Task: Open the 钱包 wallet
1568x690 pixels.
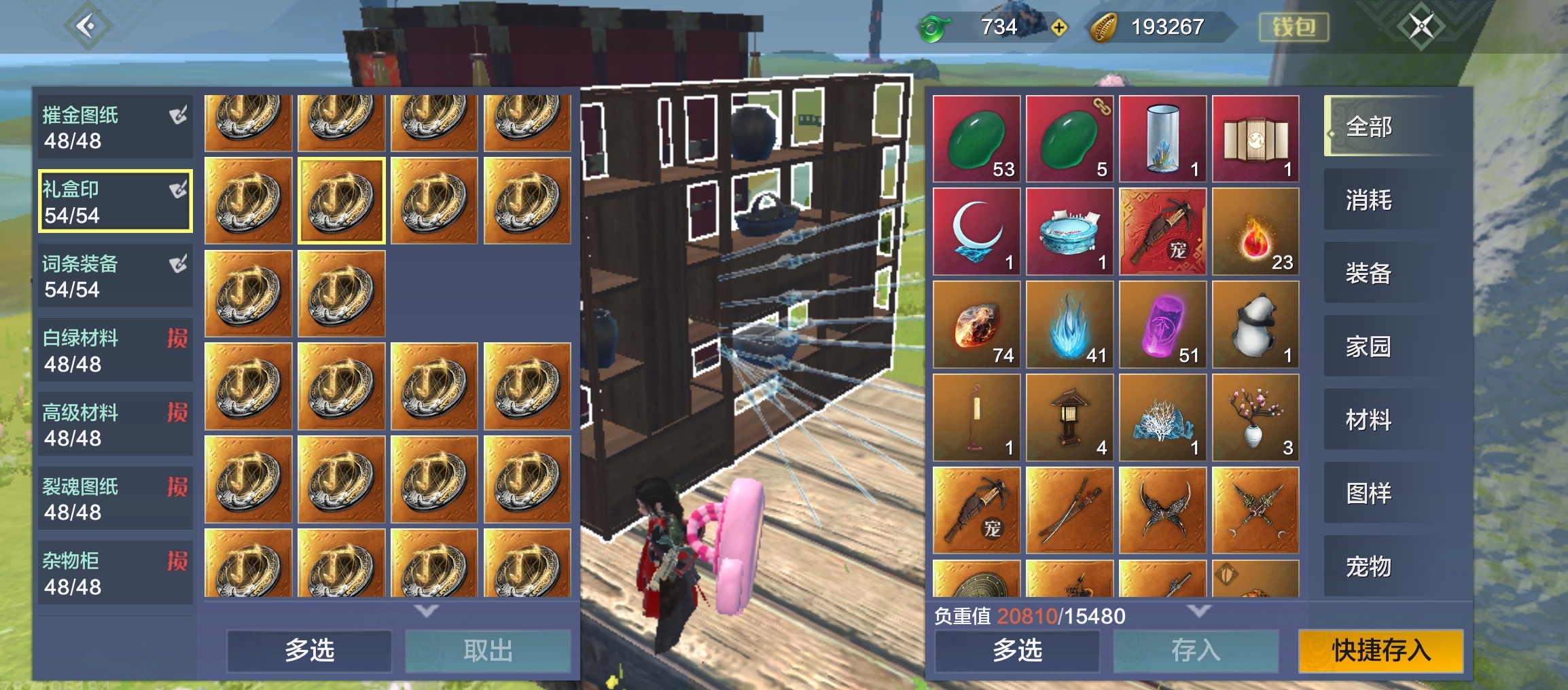Action: click(x=1294, y=27)
